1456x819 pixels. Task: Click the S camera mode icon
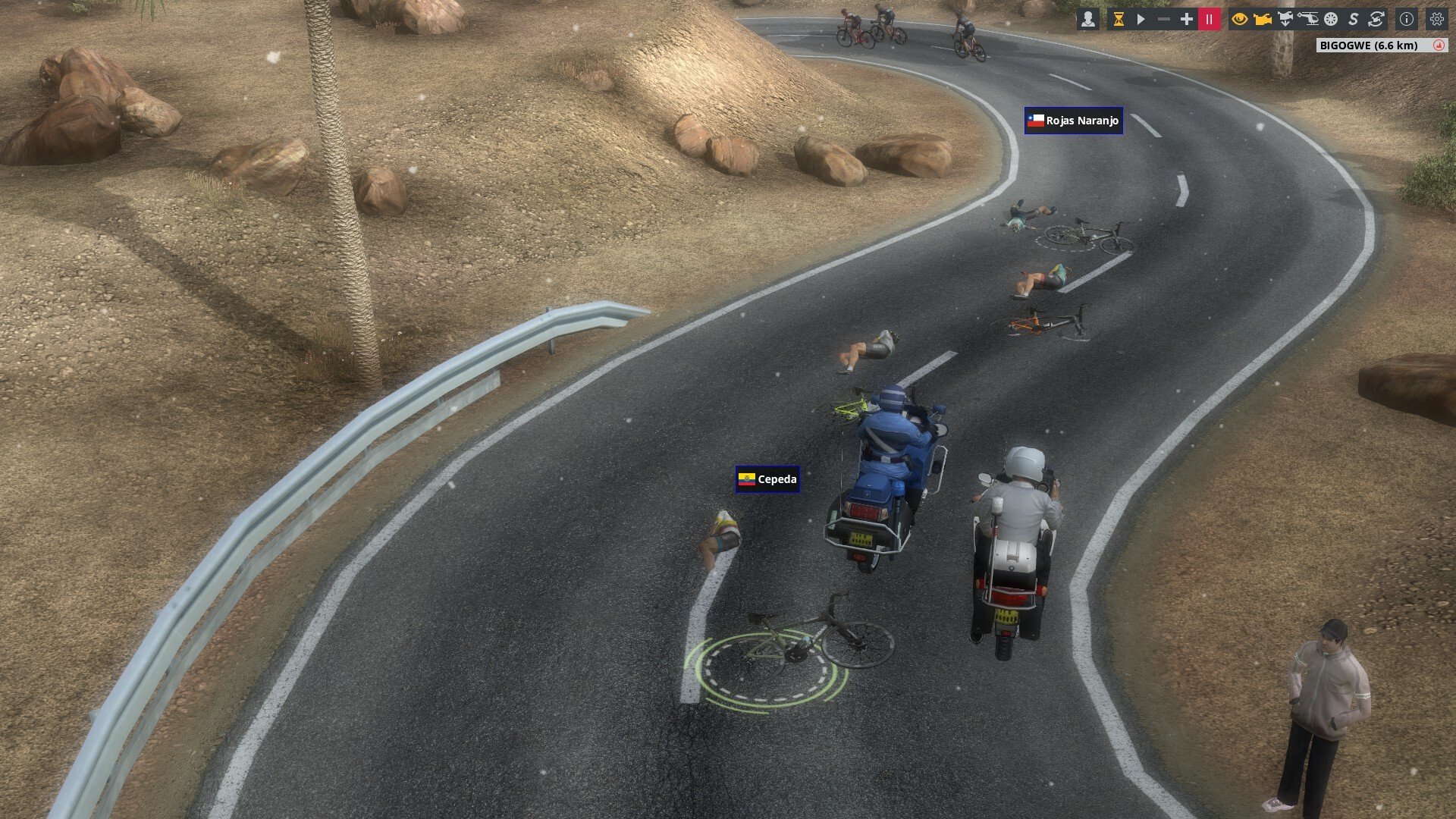[x=1354, y=20]
